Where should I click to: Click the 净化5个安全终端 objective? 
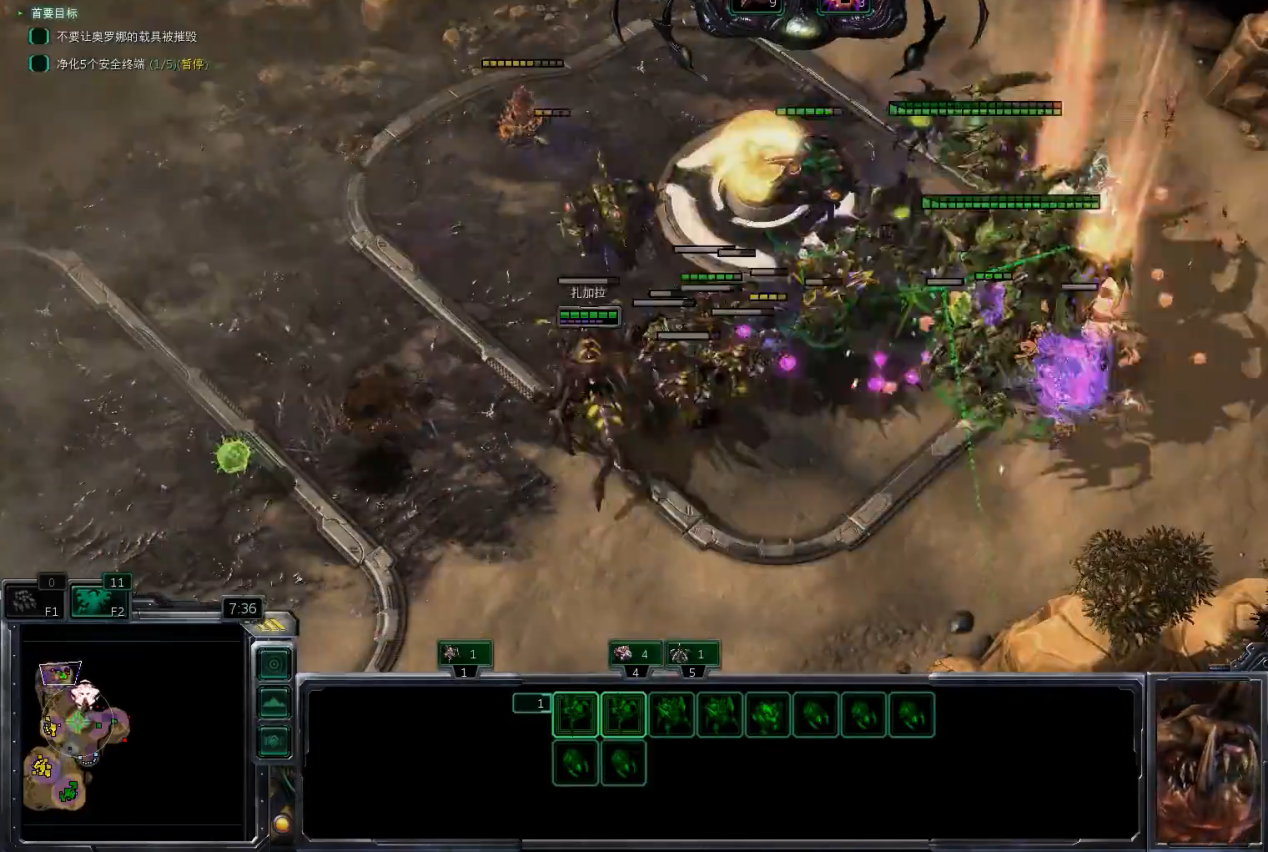tap(132, 64)
